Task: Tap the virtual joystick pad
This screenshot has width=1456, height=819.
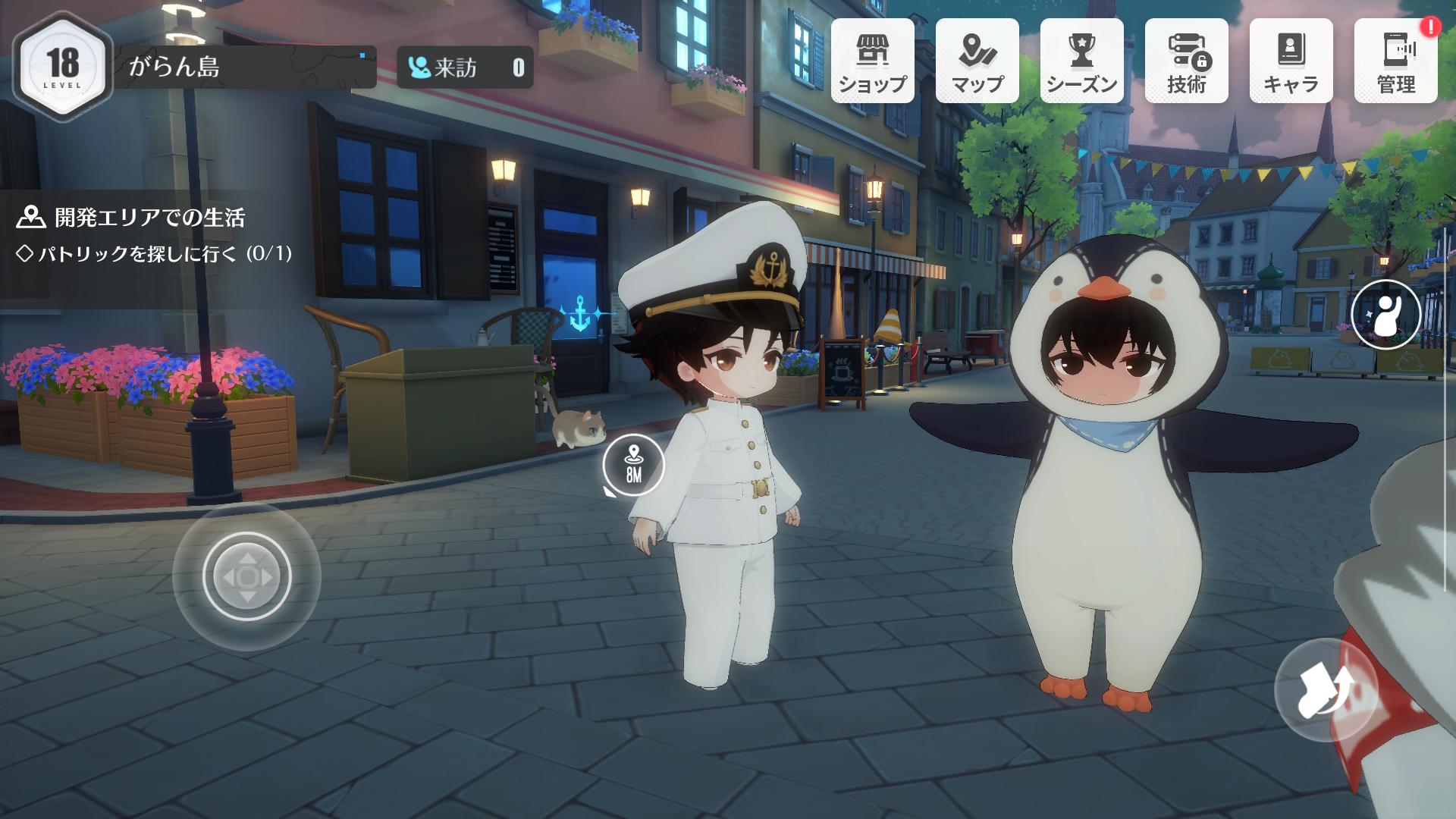Action: 246,576
